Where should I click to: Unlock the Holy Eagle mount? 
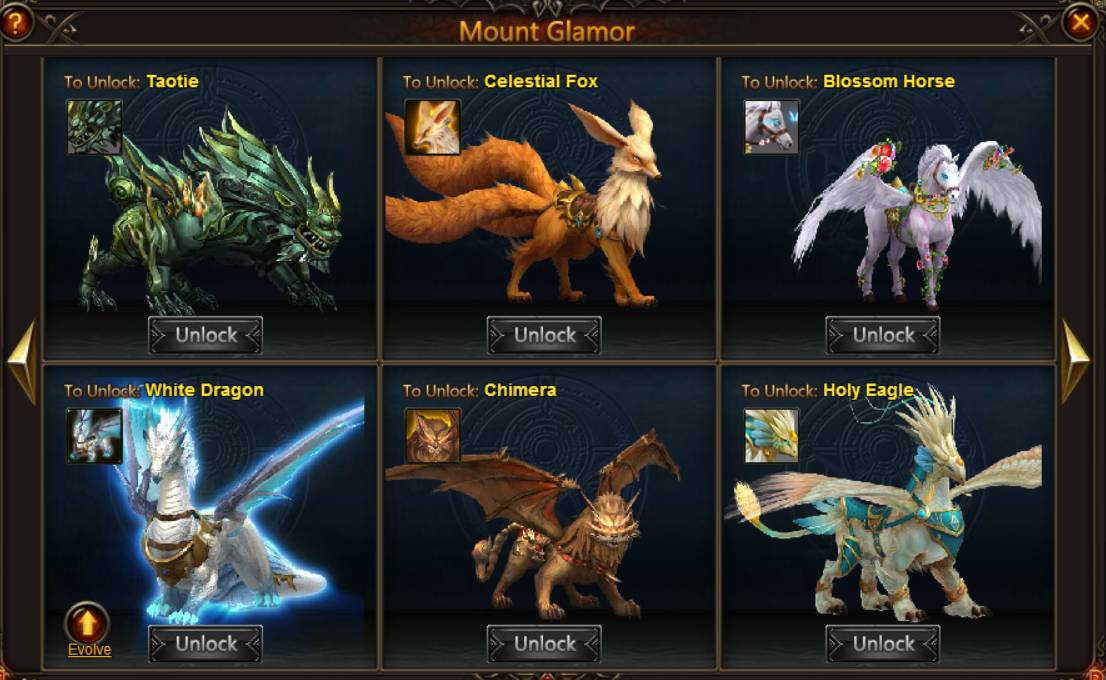pyautogui.click(x=883, y=644)
